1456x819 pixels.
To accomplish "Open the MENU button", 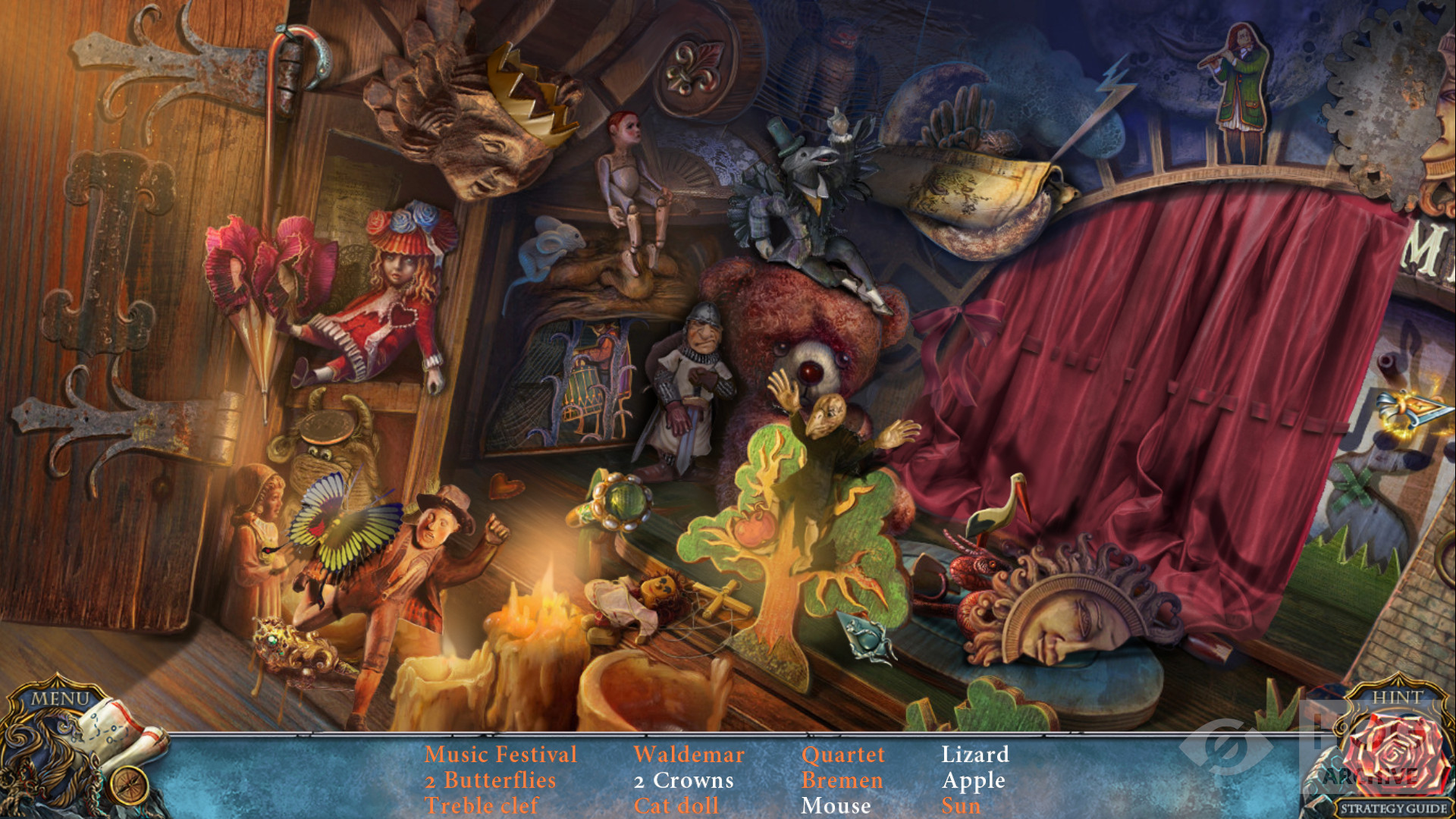I will pos(61,698).
